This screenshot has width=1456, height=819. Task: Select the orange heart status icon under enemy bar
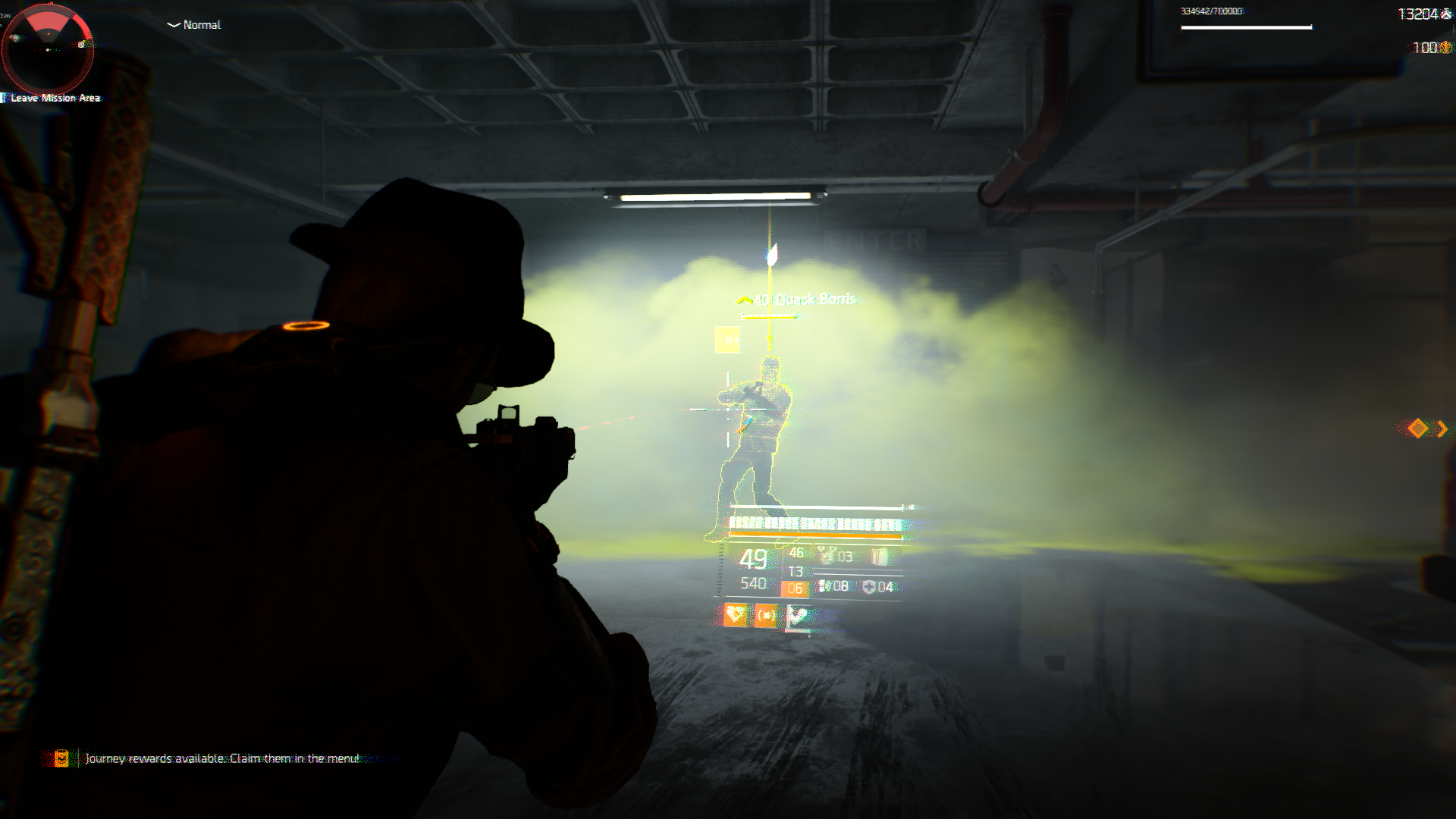click(x=736, y=615)
